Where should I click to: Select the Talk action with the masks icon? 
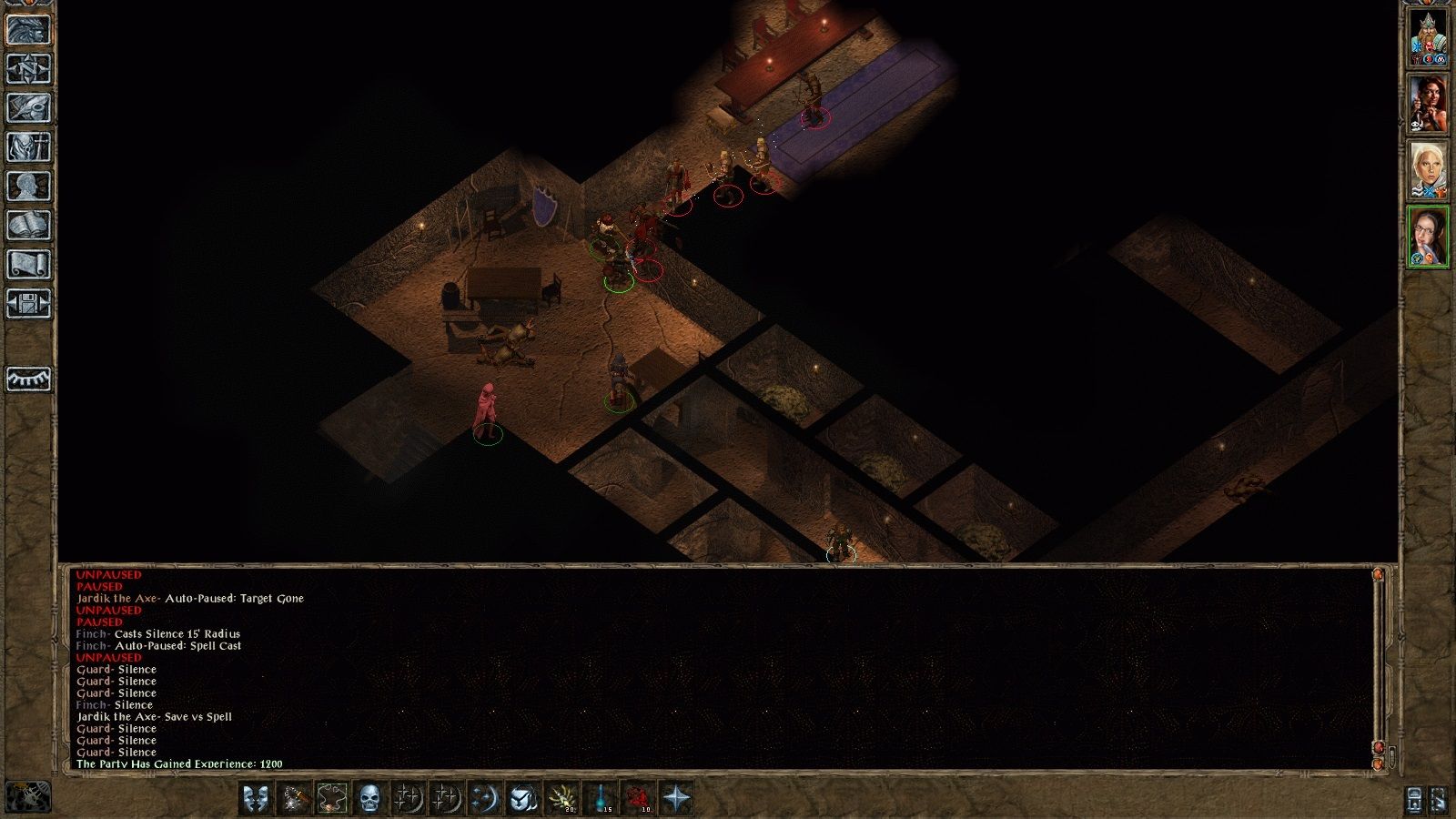(x=256, y=797)
